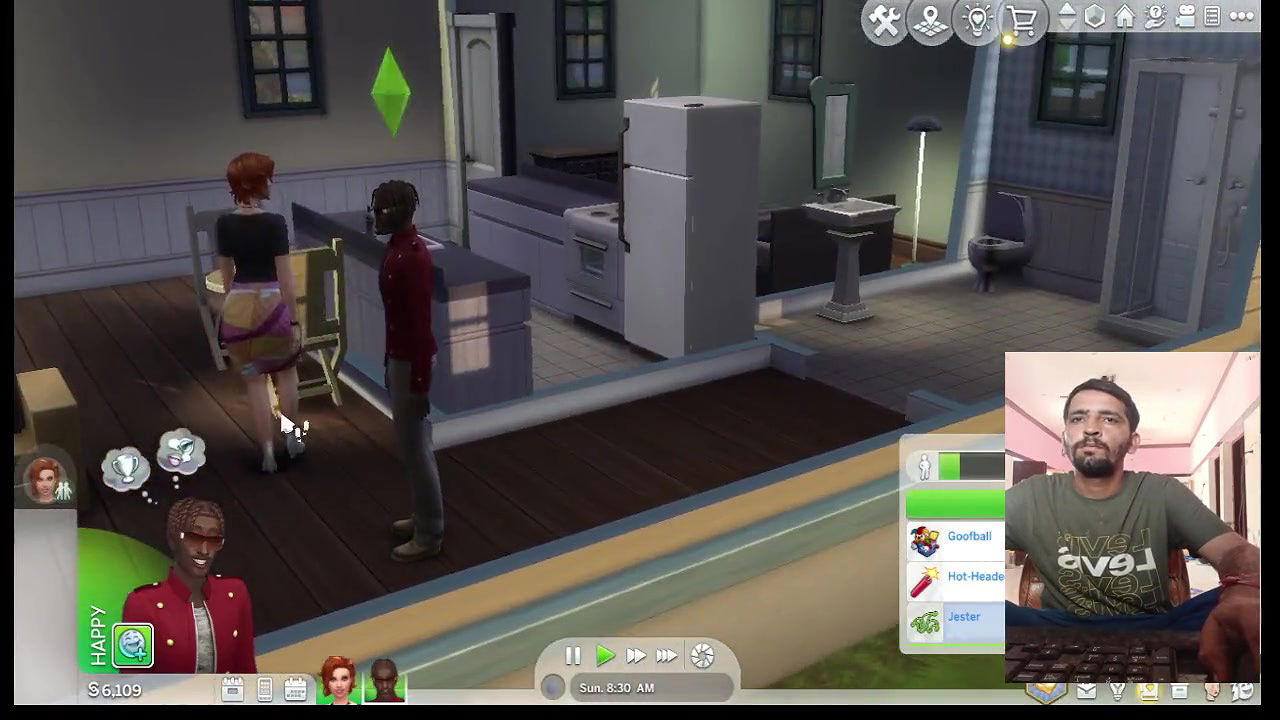Open Build Mode with the tools icon
Image resolution: width=1280 pixels, height=720 pixels.
(884, 20)
